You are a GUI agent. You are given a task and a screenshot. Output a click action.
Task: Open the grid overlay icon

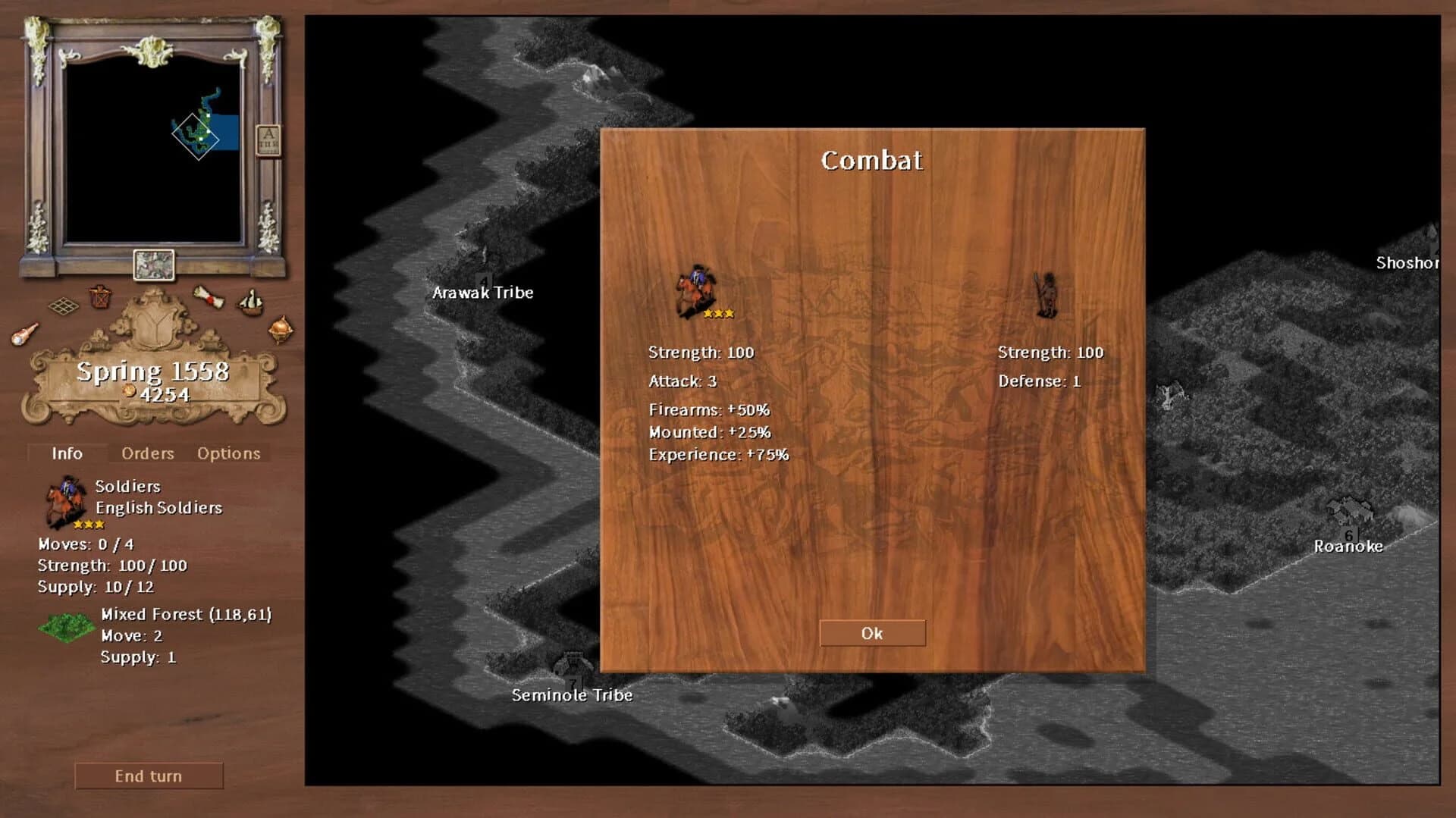click(x=64, y=306)
